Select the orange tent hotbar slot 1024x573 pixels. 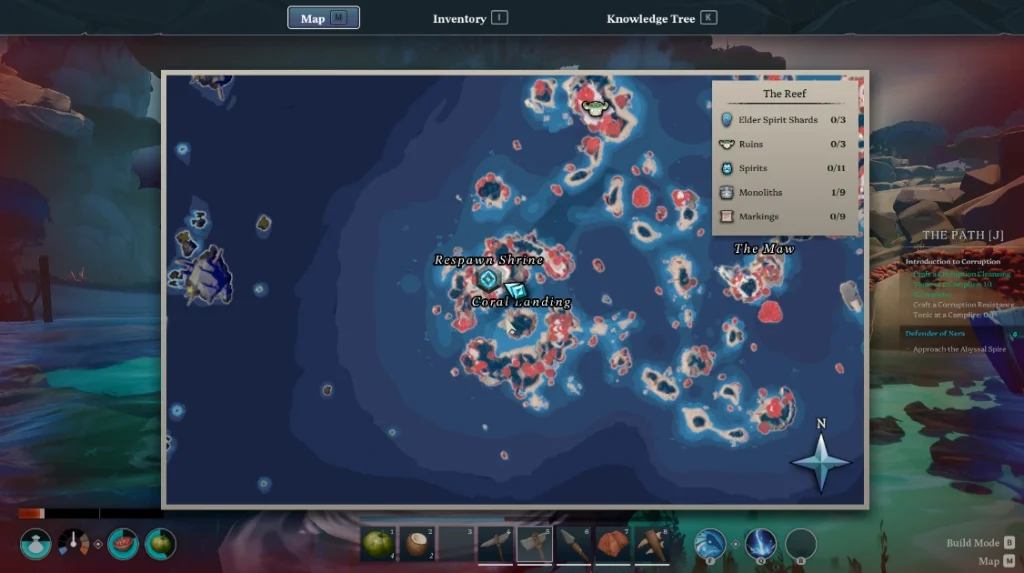click(612, 544)
